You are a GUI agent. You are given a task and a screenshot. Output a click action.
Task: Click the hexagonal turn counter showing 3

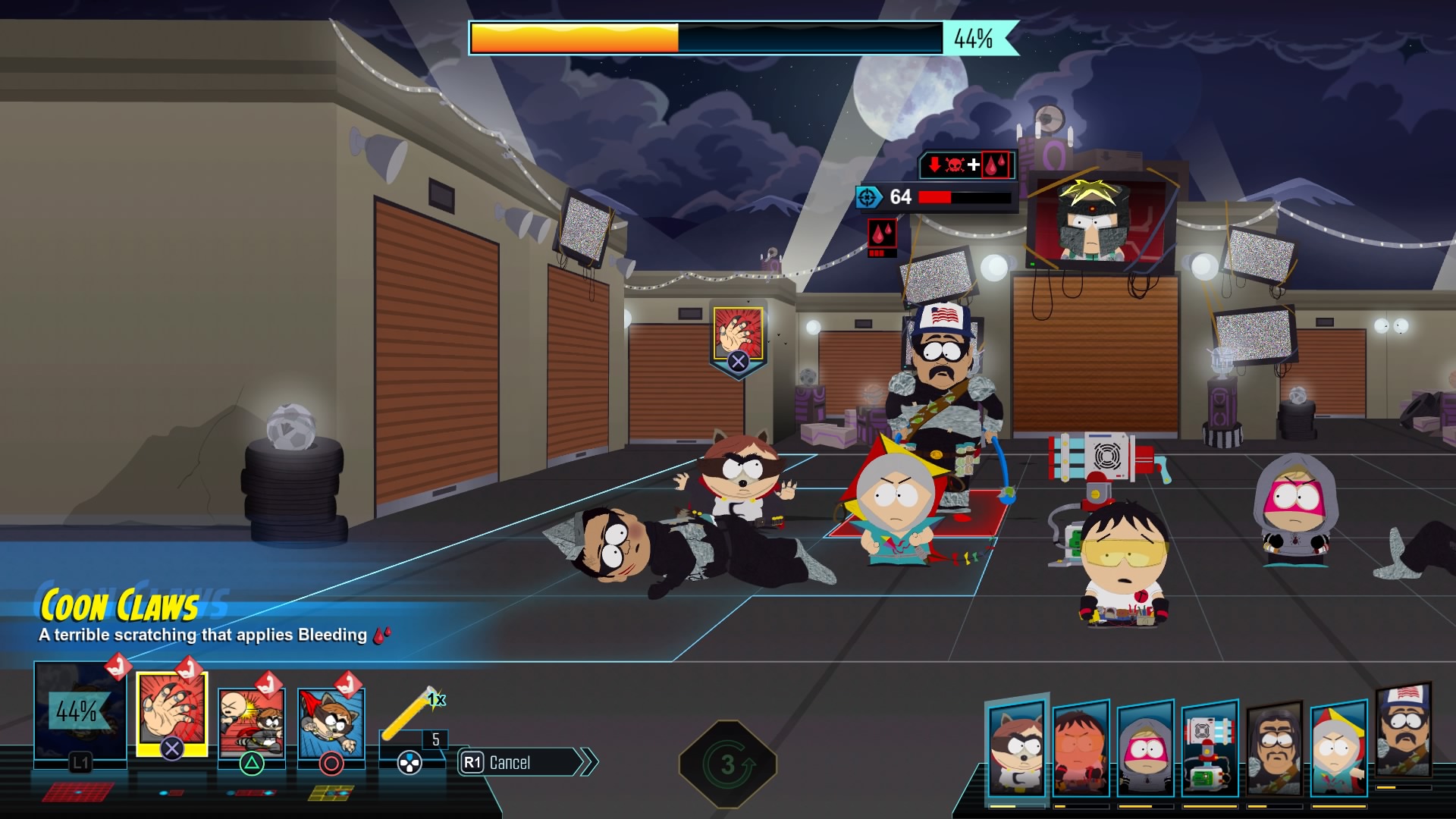click(728, 764)
